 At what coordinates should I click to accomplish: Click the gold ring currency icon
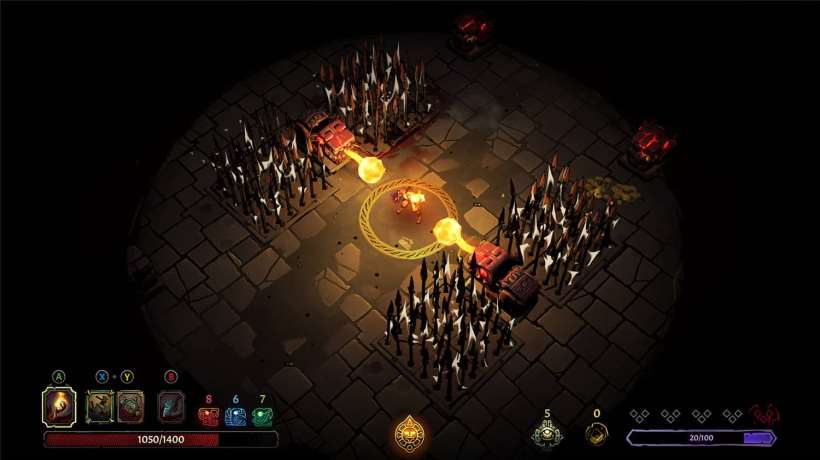click(596, 433)
